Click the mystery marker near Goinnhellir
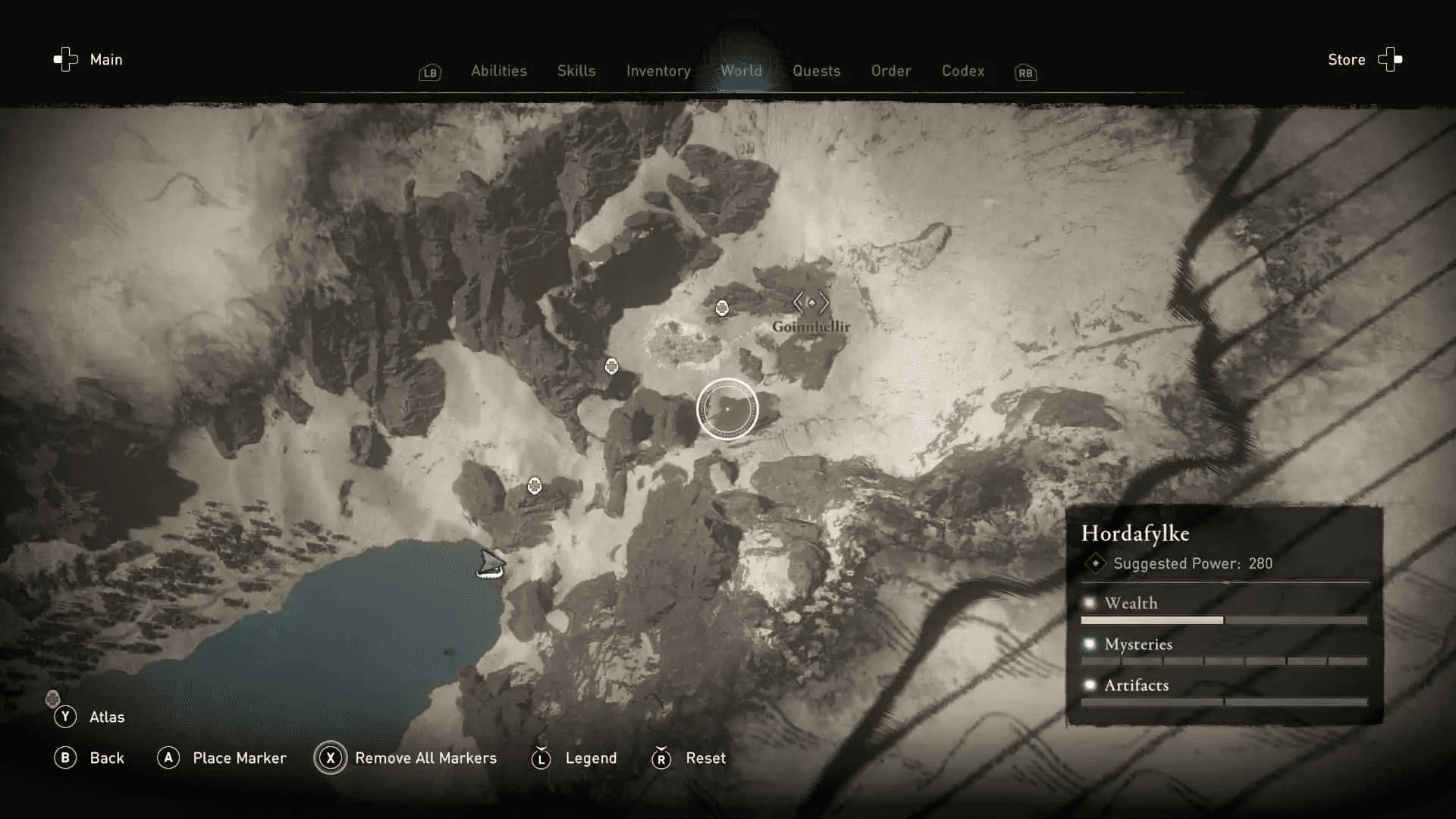This screenshot has height=819, width=1456. (723, 308)
